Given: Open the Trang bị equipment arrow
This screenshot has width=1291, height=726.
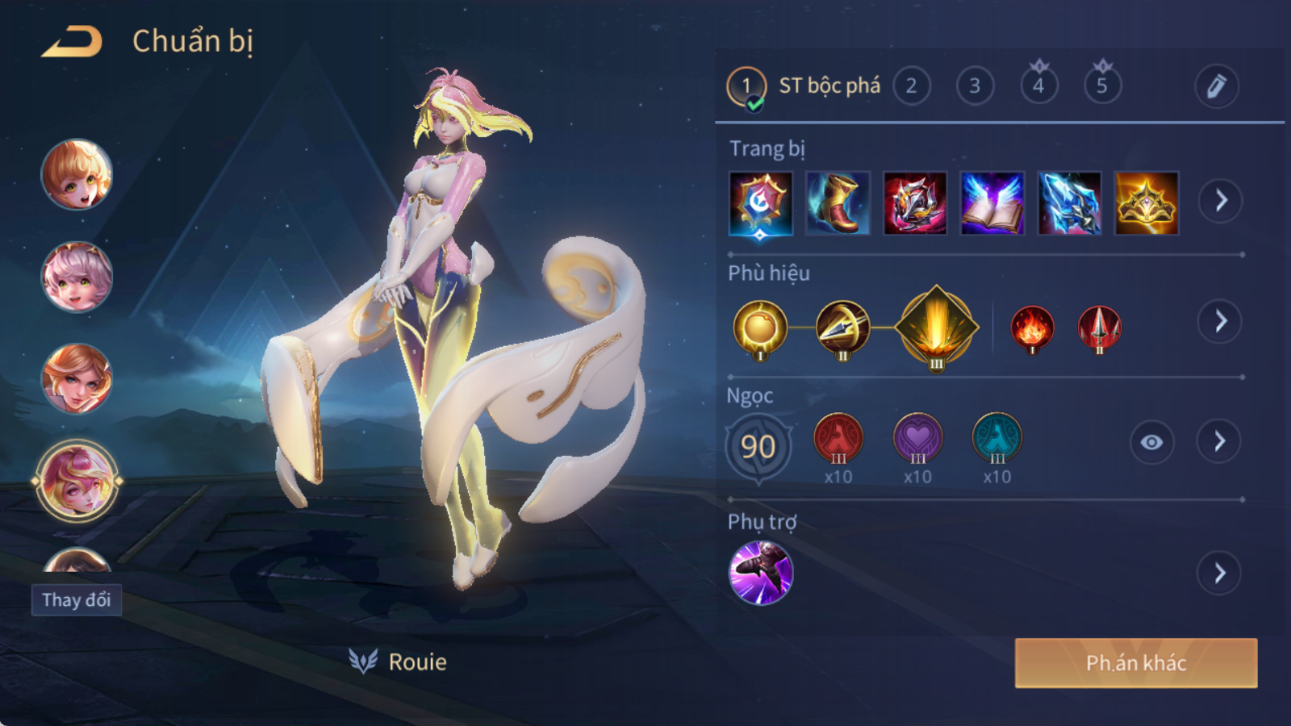Looking at the screenshot, I should 1220,201.
